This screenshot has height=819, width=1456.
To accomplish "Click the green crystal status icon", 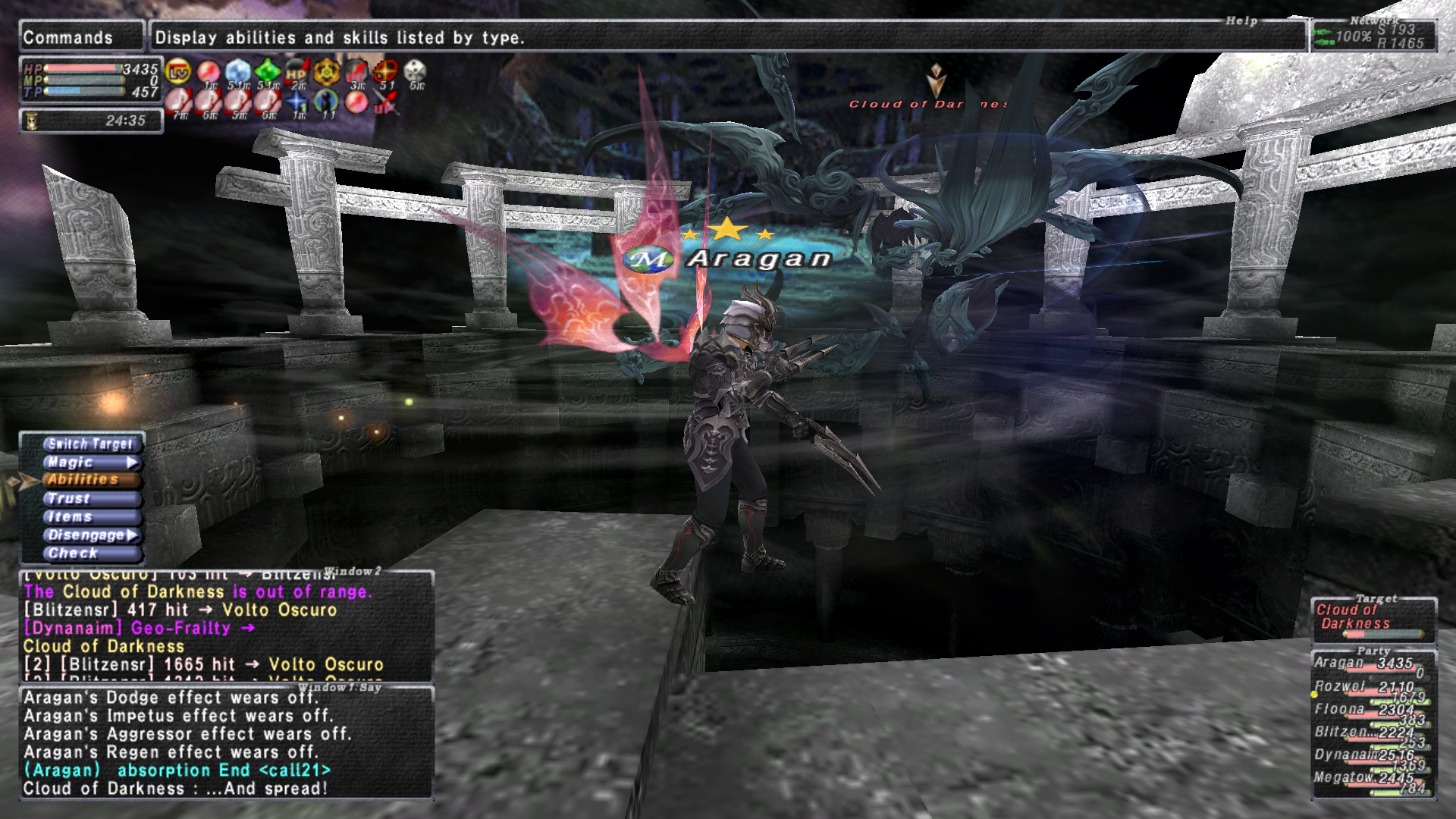I will click(x=267, y=73).
